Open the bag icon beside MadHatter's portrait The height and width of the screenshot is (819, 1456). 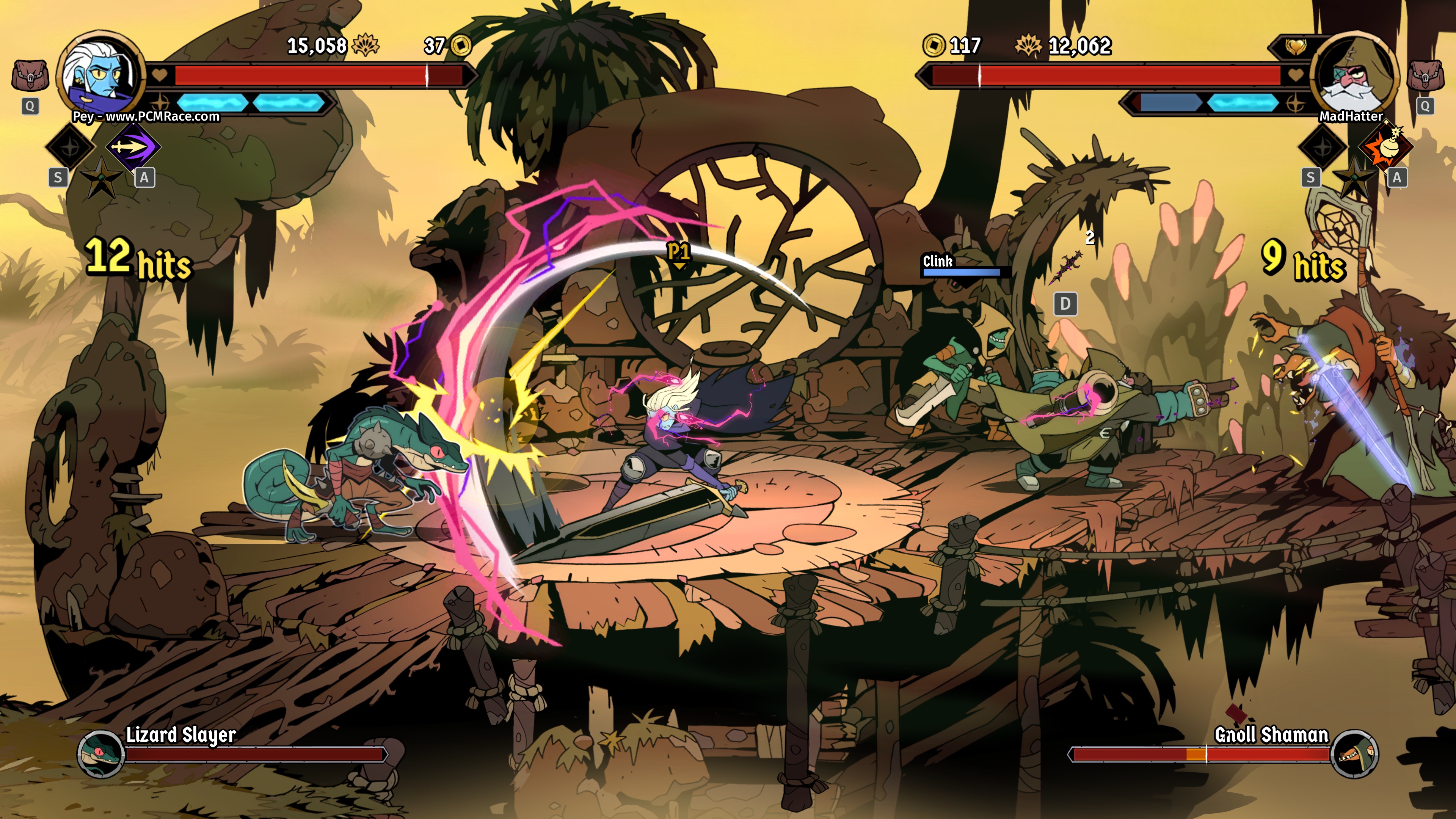1425,76
